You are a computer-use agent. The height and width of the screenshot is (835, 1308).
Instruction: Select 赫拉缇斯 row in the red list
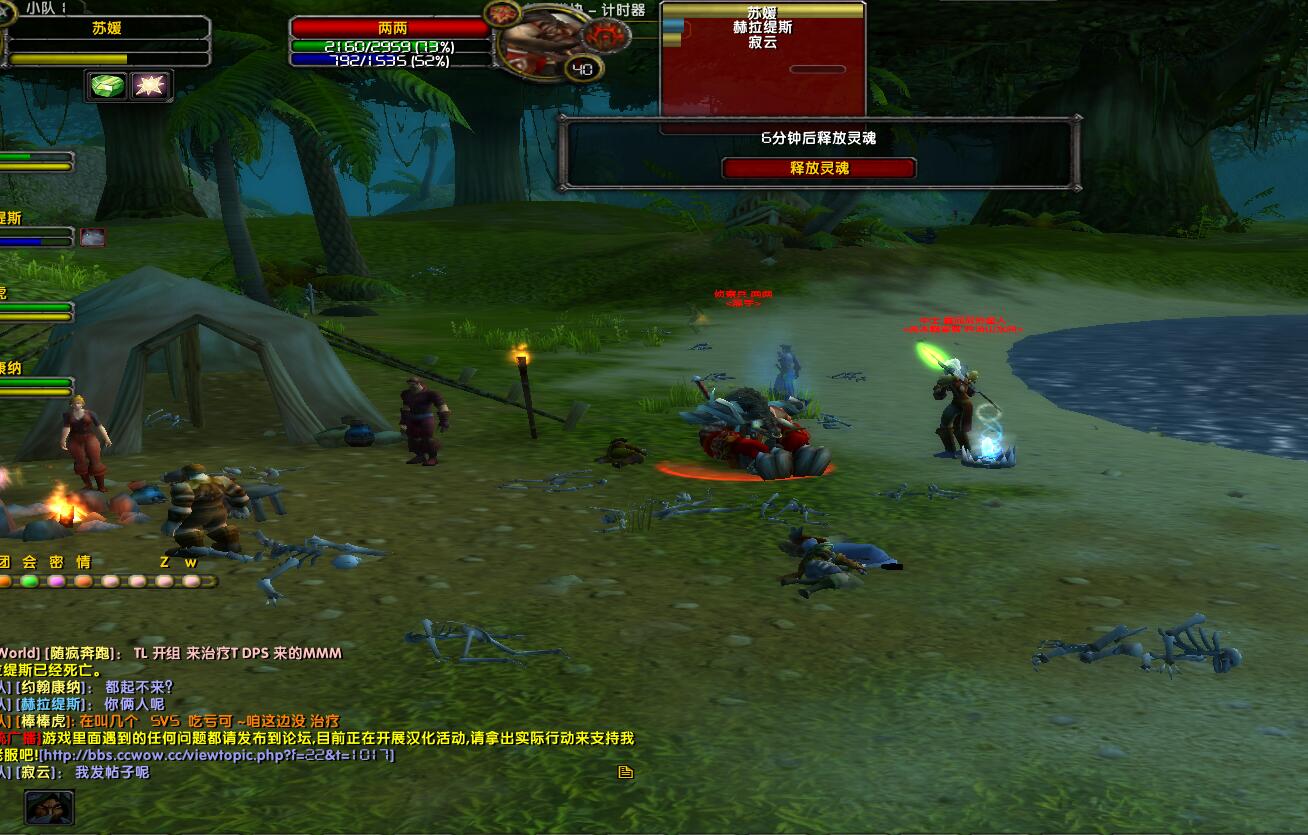tap(762, 28)
